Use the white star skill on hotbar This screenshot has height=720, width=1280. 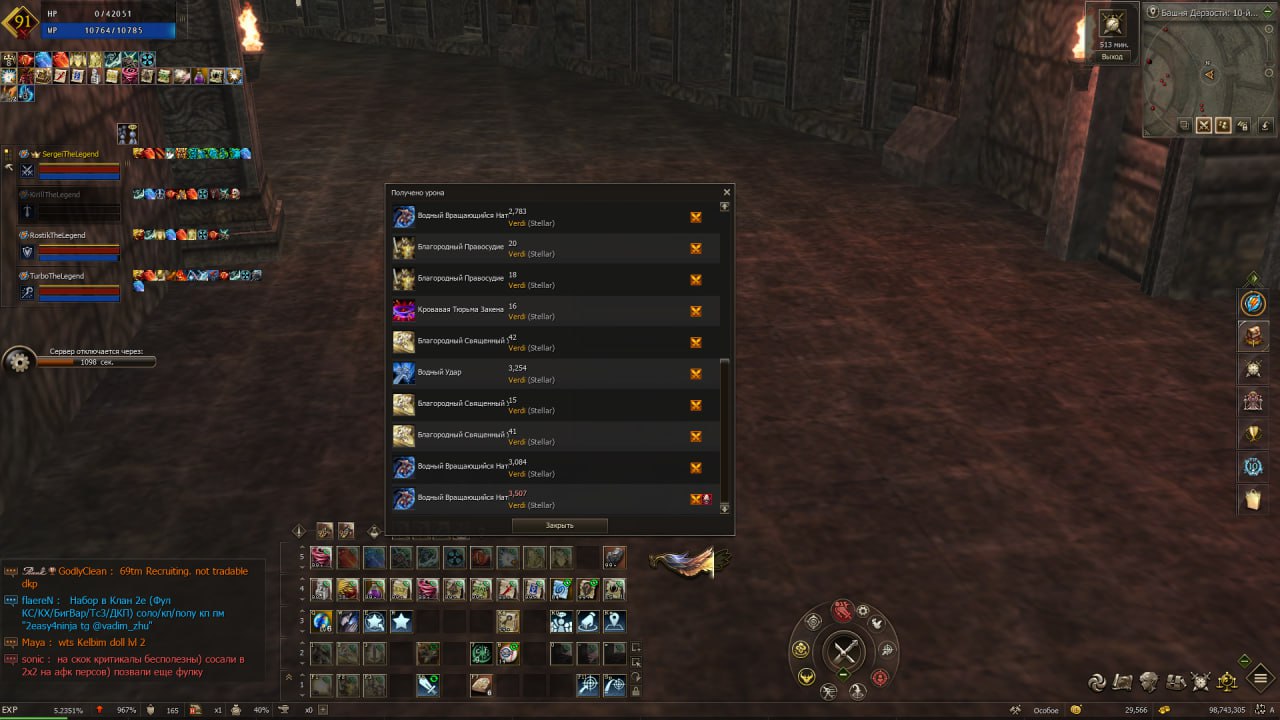(401, 622)
